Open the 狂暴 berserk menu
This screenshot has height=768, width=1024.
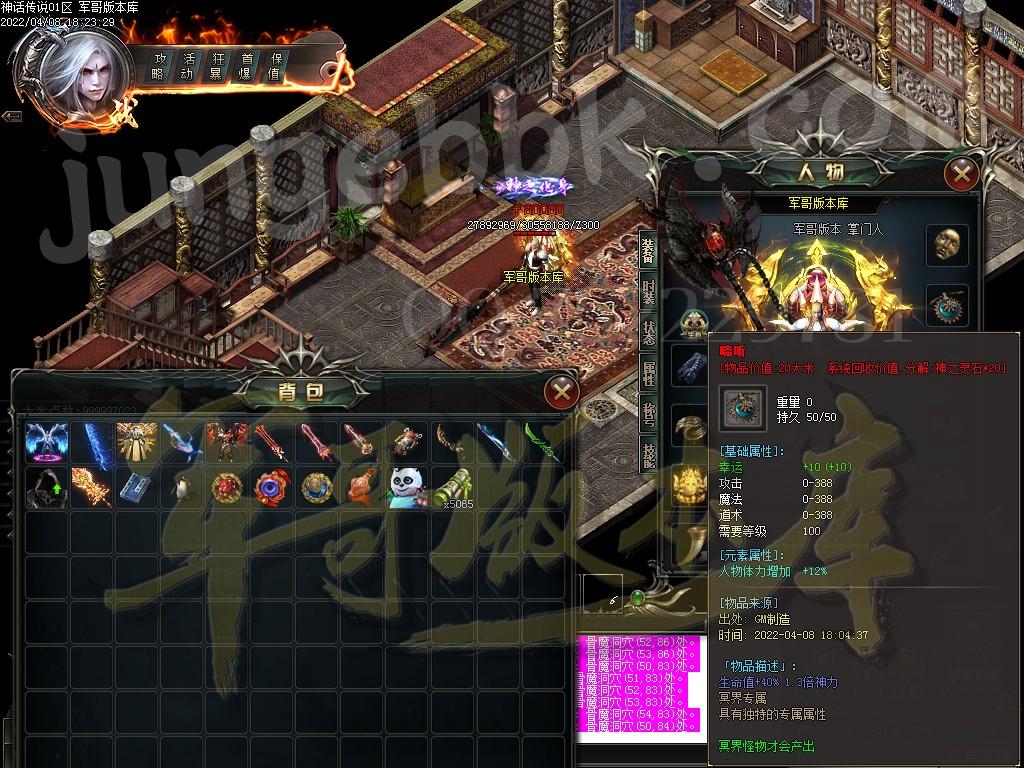coord(216,66)
